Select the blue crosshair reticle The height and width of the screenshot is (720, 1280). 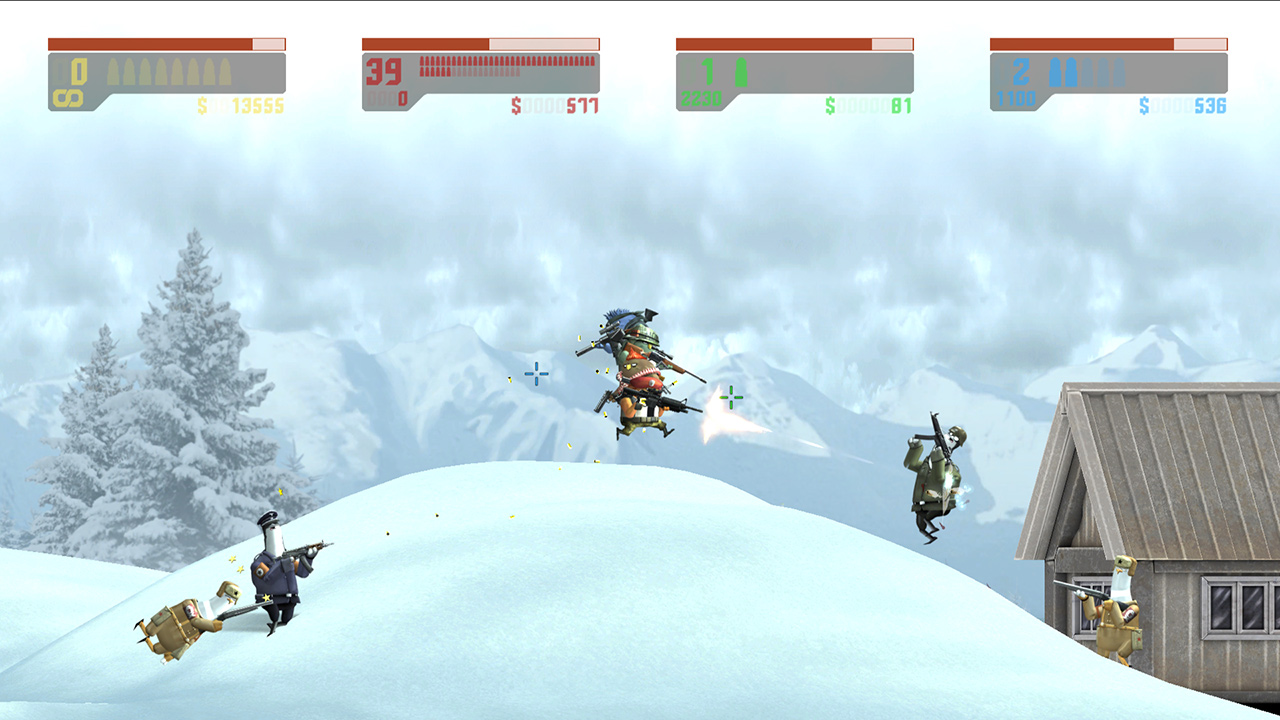click(537, 374)
